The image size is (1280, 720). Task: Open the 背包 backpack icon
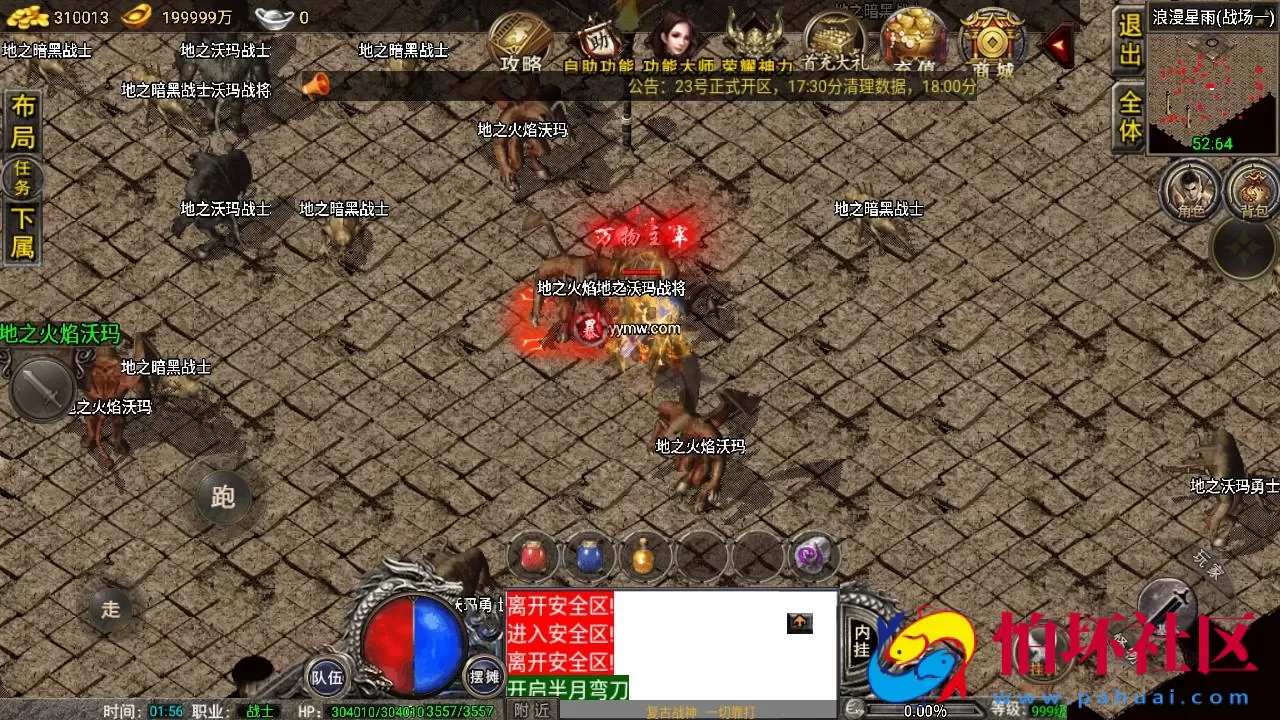(1255, 190)
